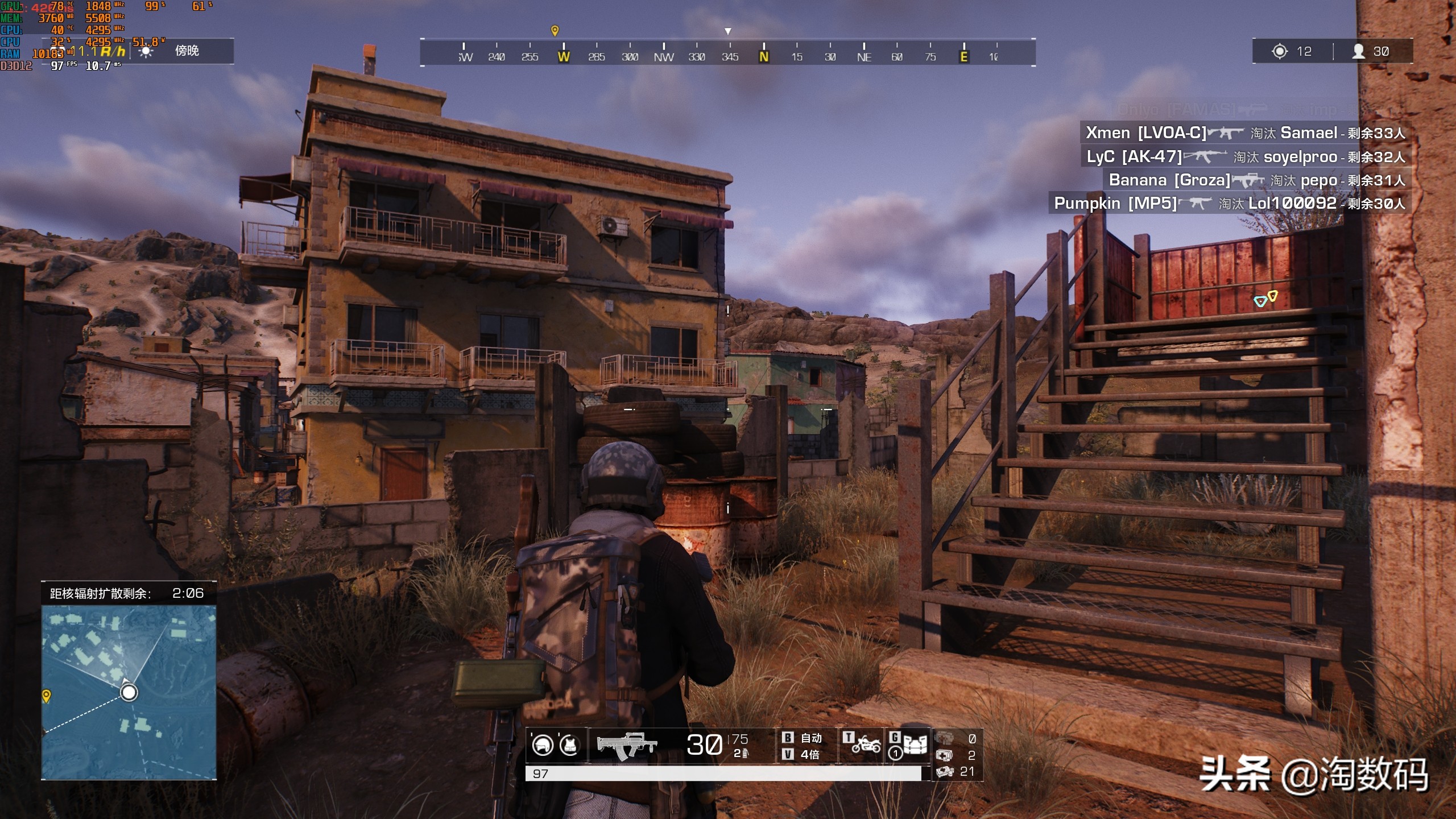
Task: Click the body vest armor icon
Action: 569,744
